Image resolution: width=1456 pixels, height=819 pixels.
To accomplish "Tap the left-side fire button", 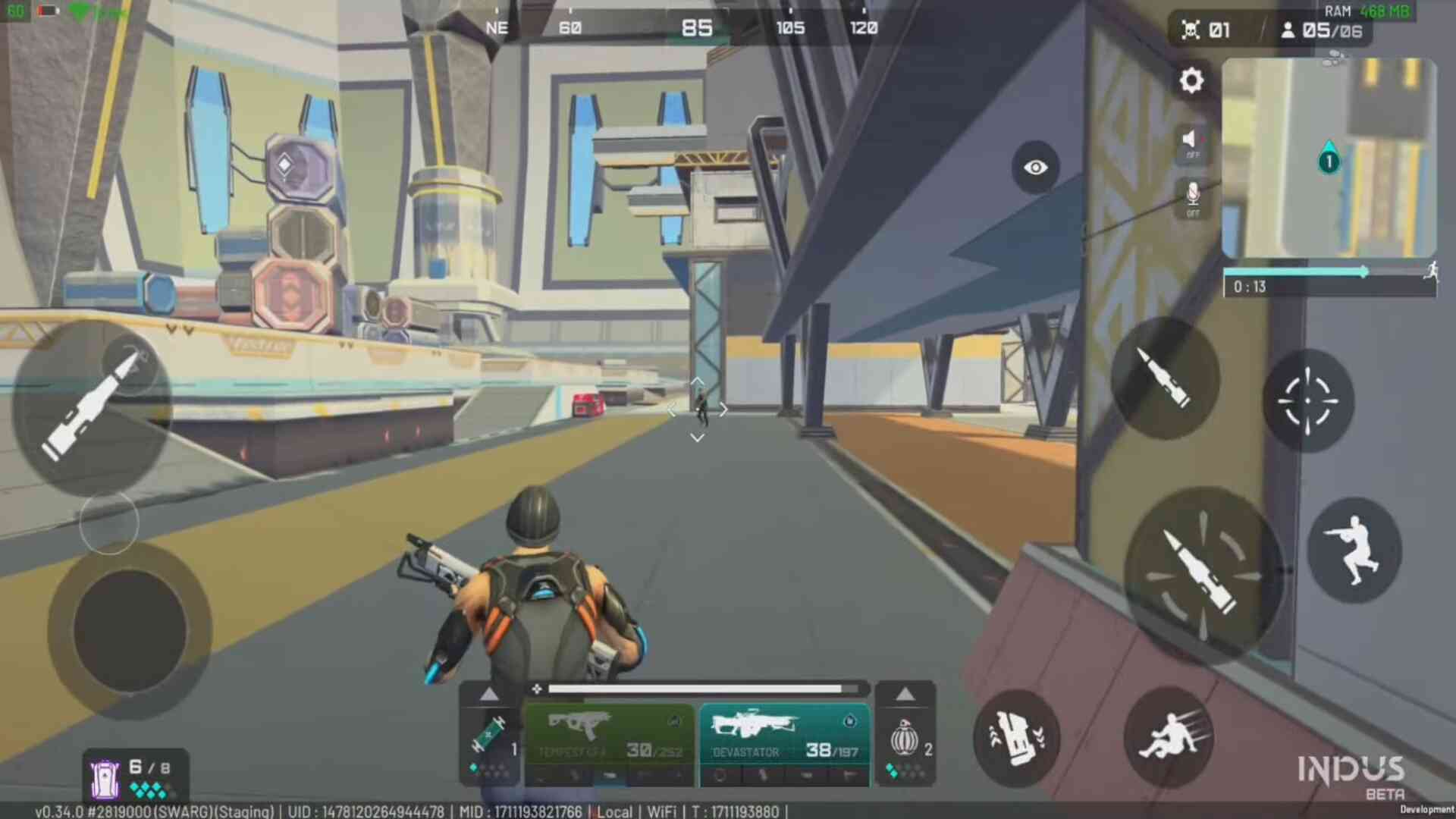I will pos(93,407).
